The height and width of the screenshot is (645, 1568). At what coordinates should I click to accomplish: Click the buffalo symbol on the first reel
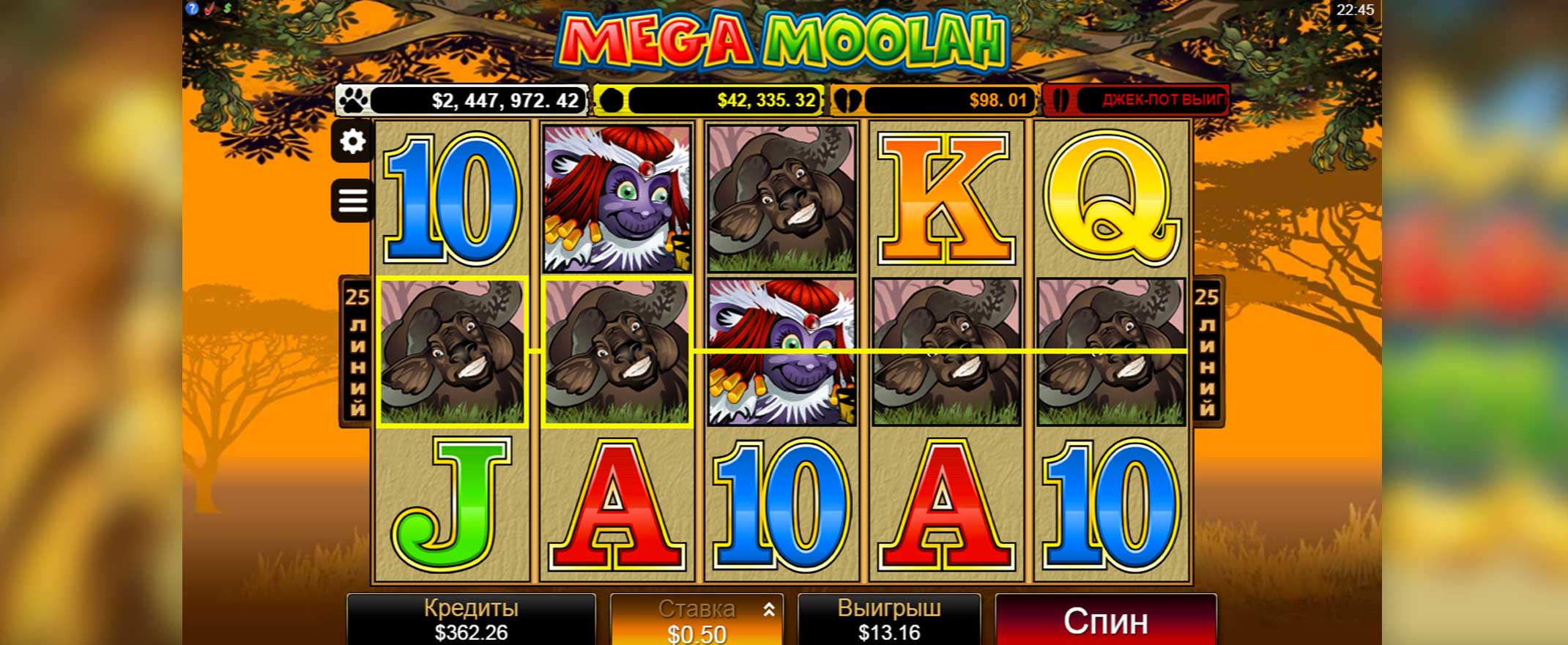tap(452, 351)
